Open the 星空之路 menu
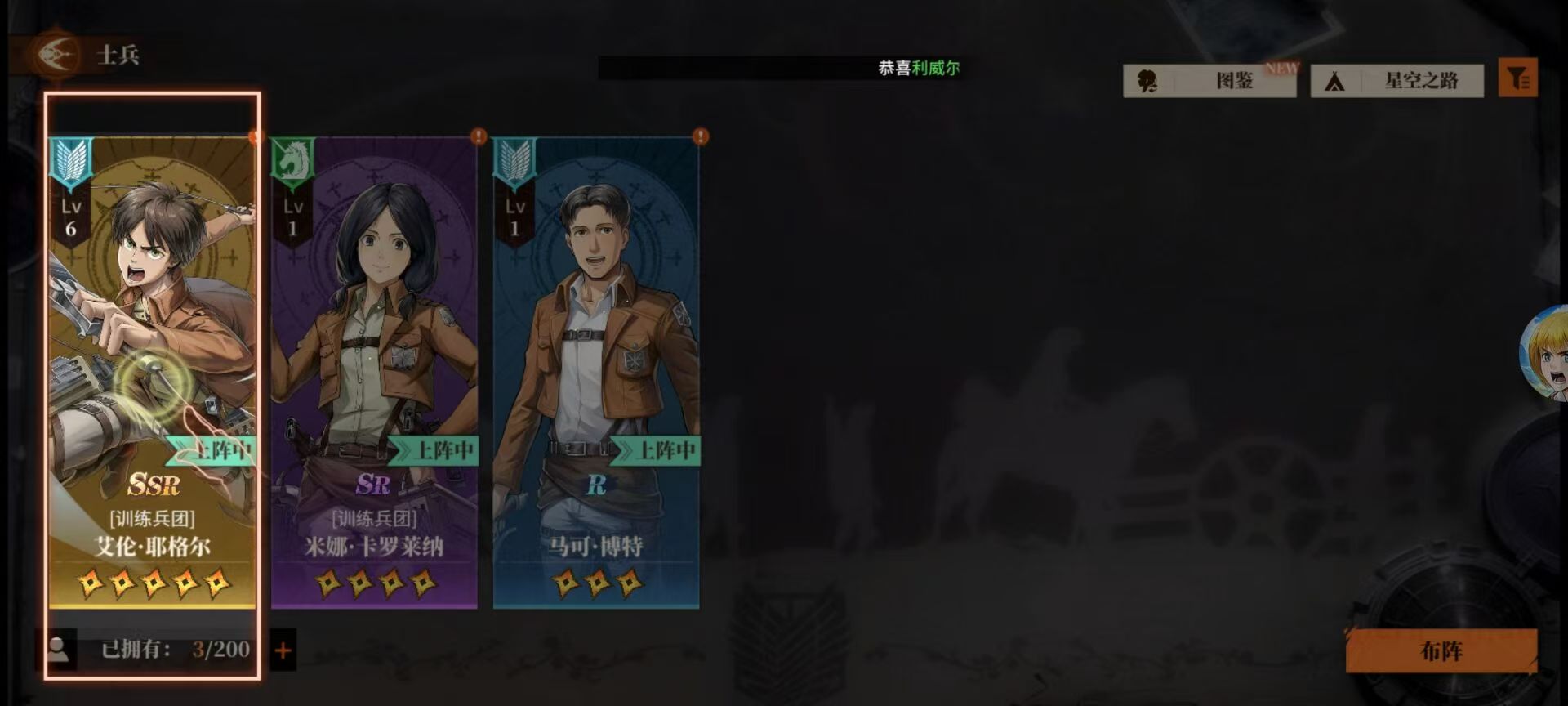The width and height of the screenshot is (1568, 706). (1397, 80)
